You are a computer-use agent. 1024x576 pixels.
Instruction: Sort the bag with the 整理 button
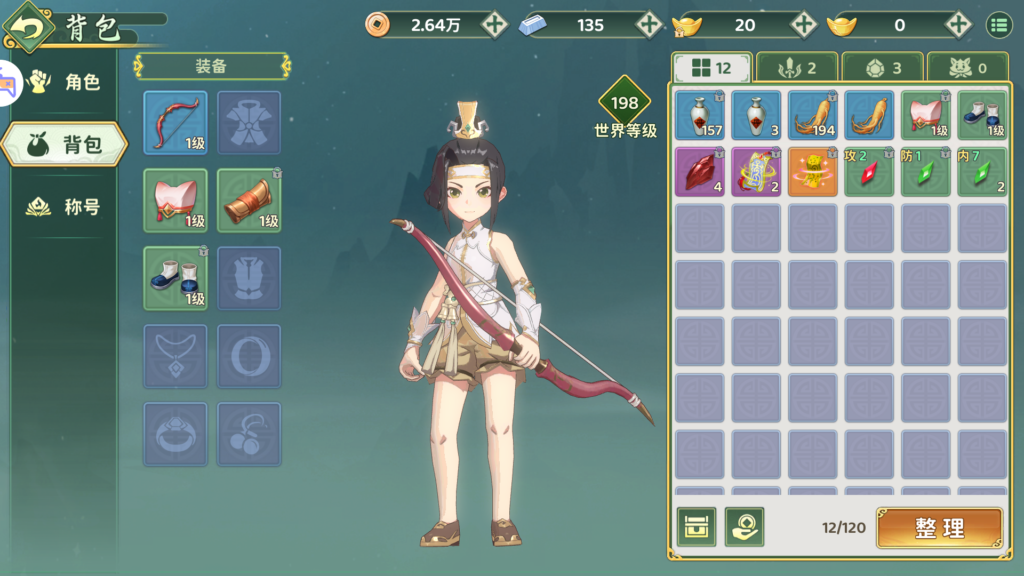point(939,528)
